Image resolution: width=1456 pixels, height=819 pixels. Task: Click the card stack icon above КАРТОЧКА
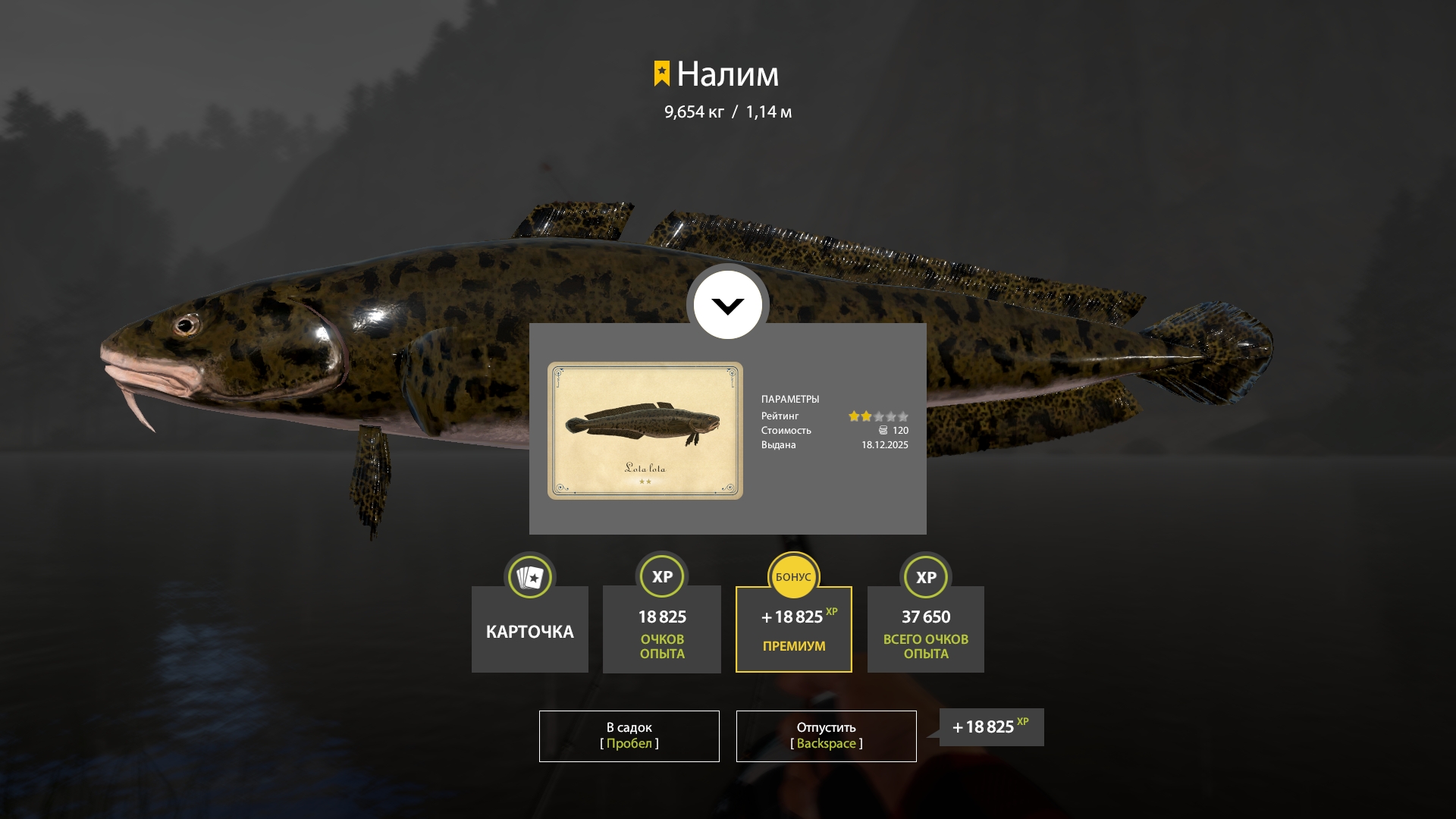click(529, 576)
